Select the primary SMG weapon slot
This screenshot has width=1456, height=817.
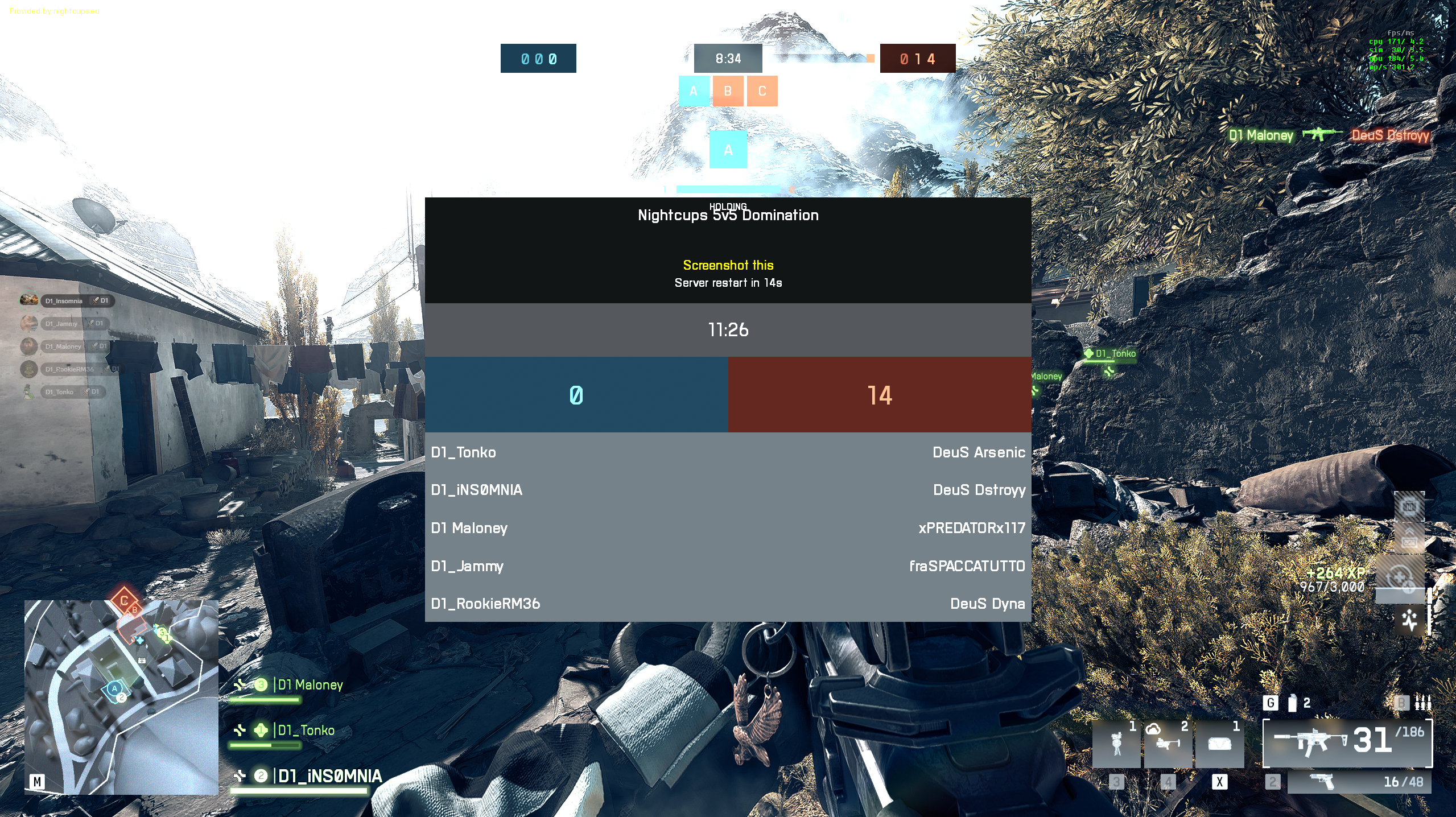coord(1347,742)
